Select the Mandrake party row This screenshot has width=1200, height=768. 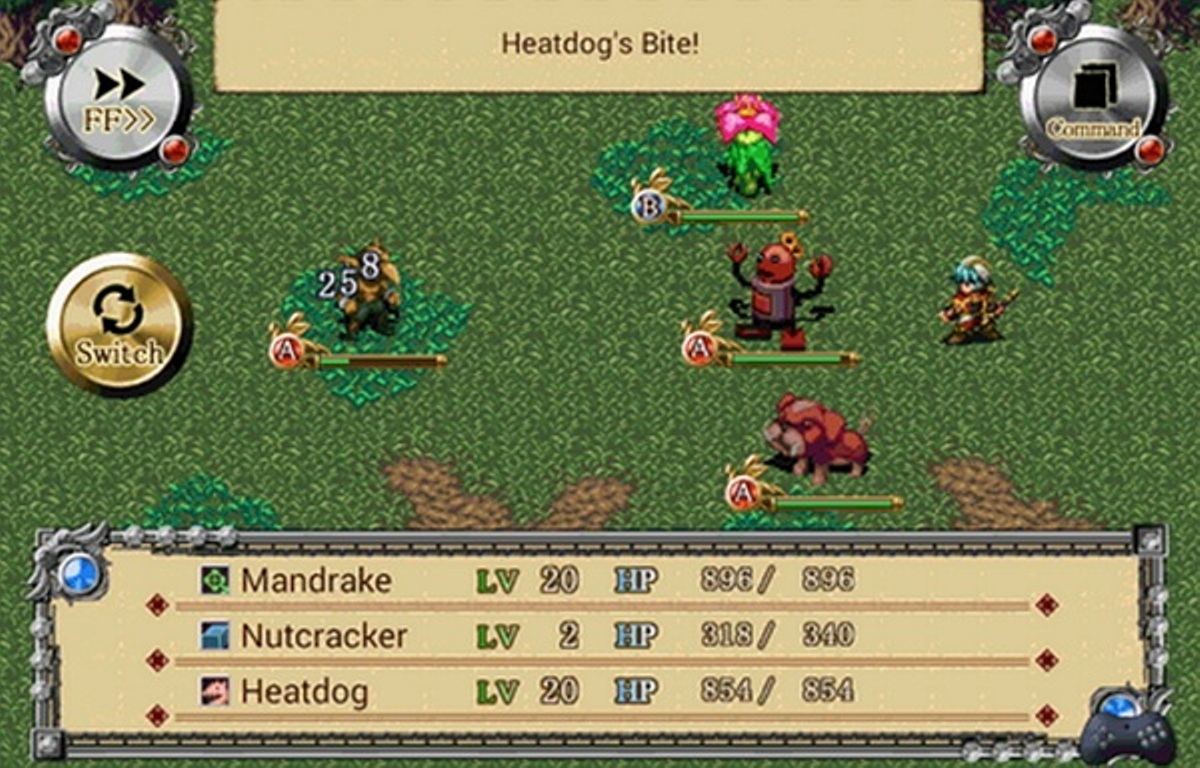tap(600, 580)
